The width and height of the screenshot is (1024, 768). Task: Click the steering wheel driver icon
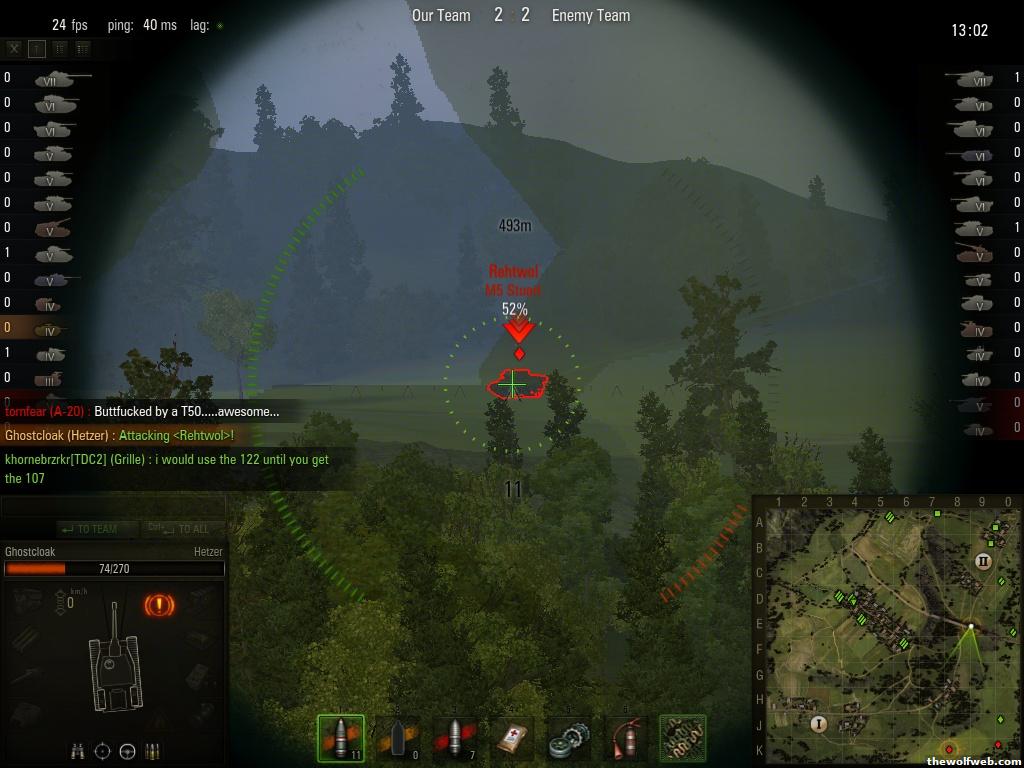[x=128, y=751]
